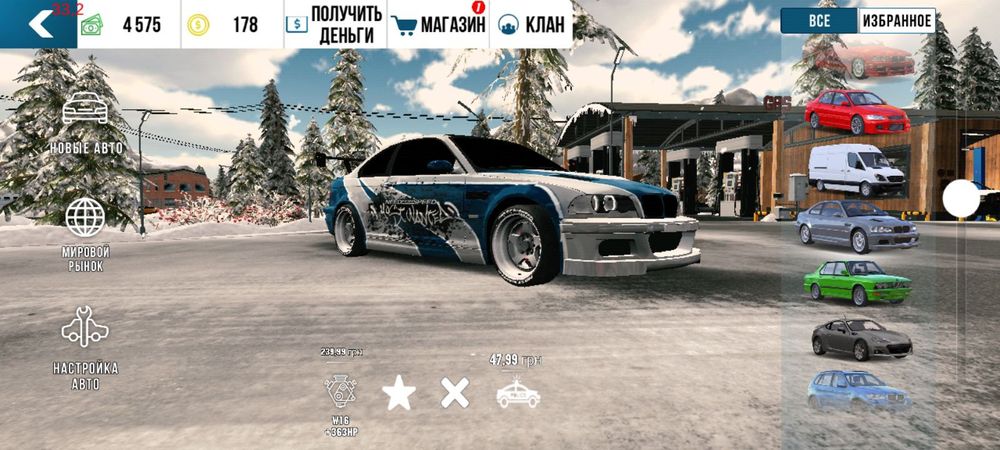Mark car as favorite with star
This screenshot has height=450, width=1000.
[399, 393]
